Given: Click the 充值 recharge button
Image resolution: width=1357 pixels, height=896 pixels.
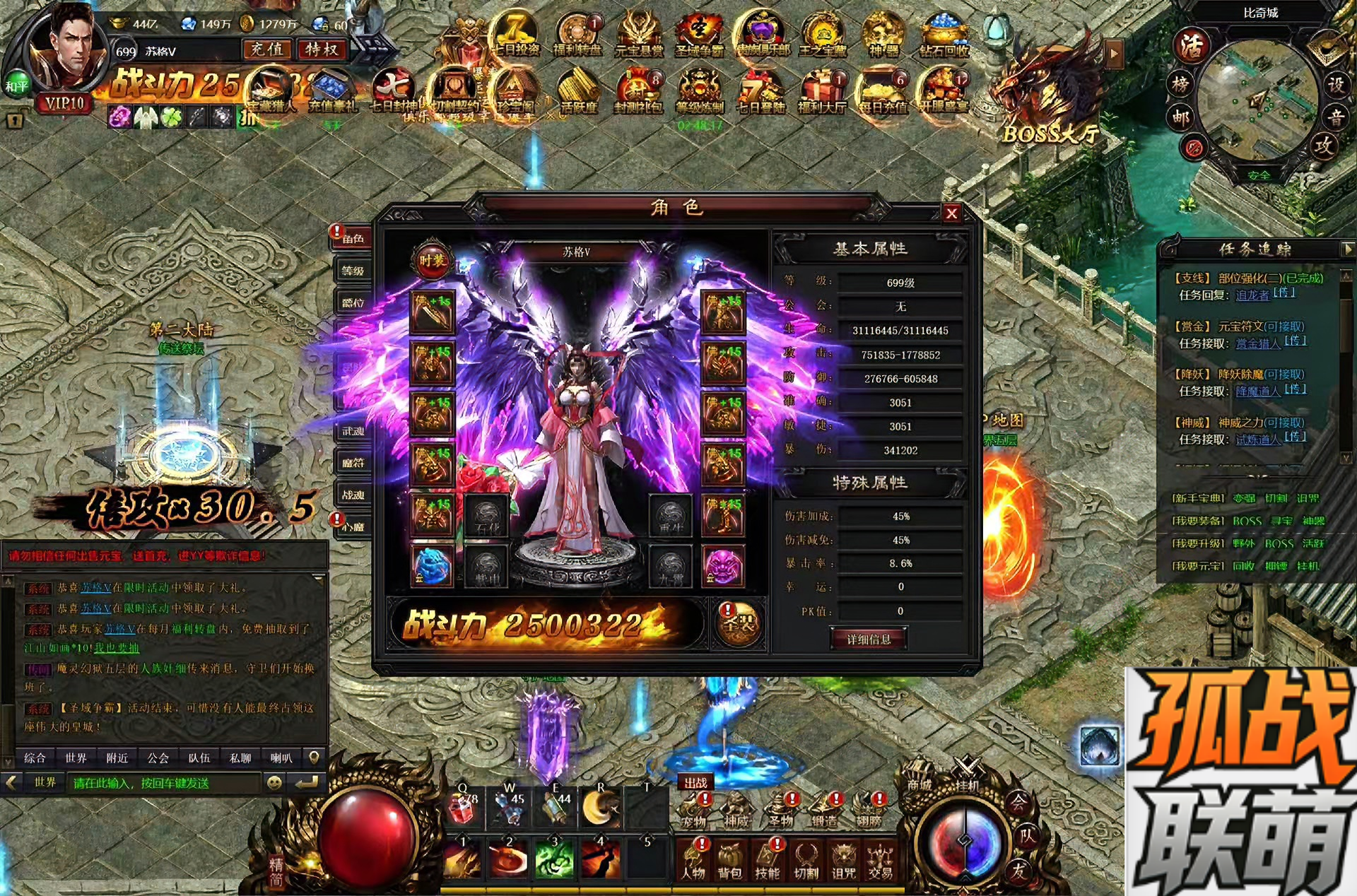Looking at the screenshot, I should tap(267, 49).
